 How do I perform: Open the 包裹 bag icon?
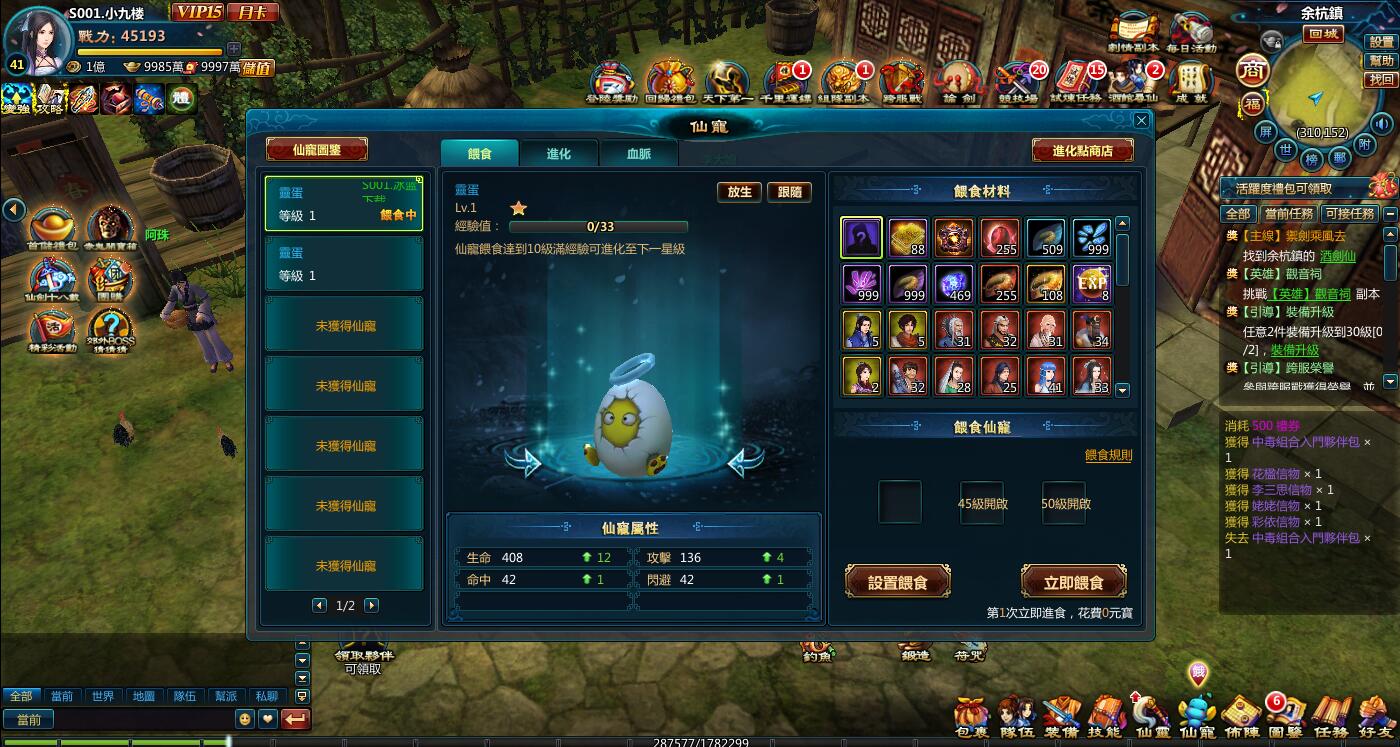point(971,715)
